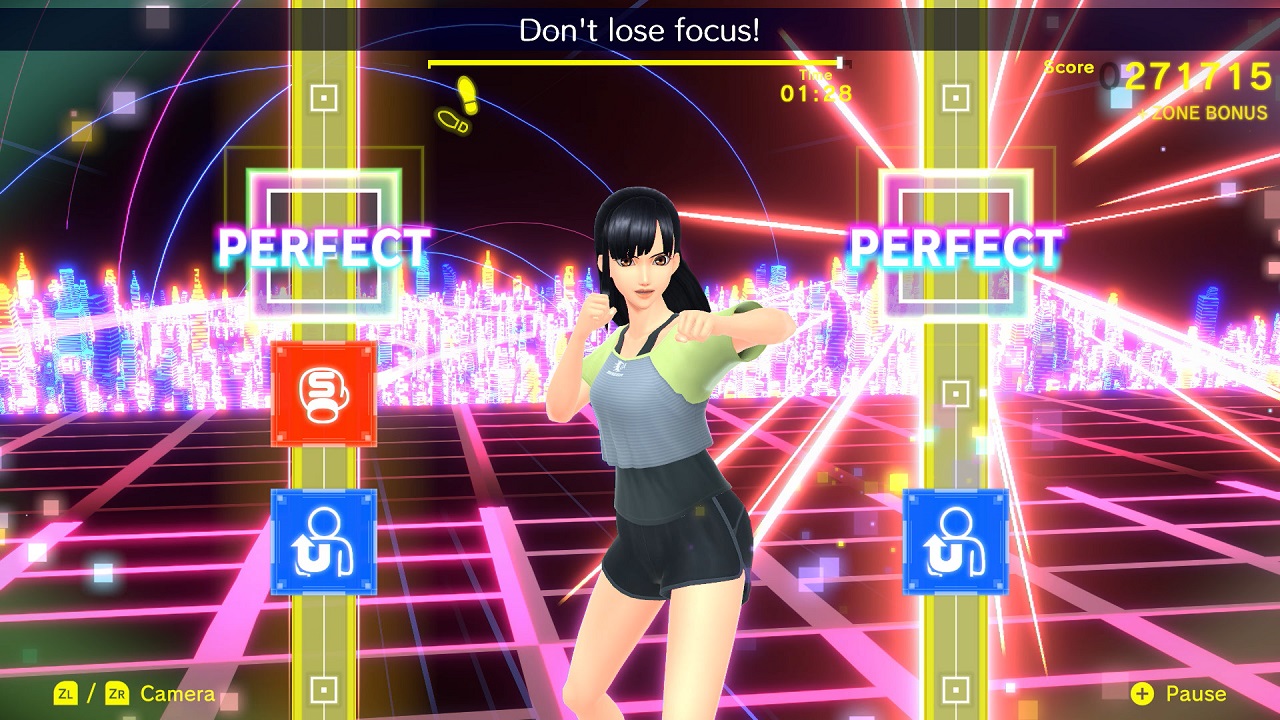Open the Pause menu
The image size is (1280, 720).
pyautogui.click(x=1197, y=693)
